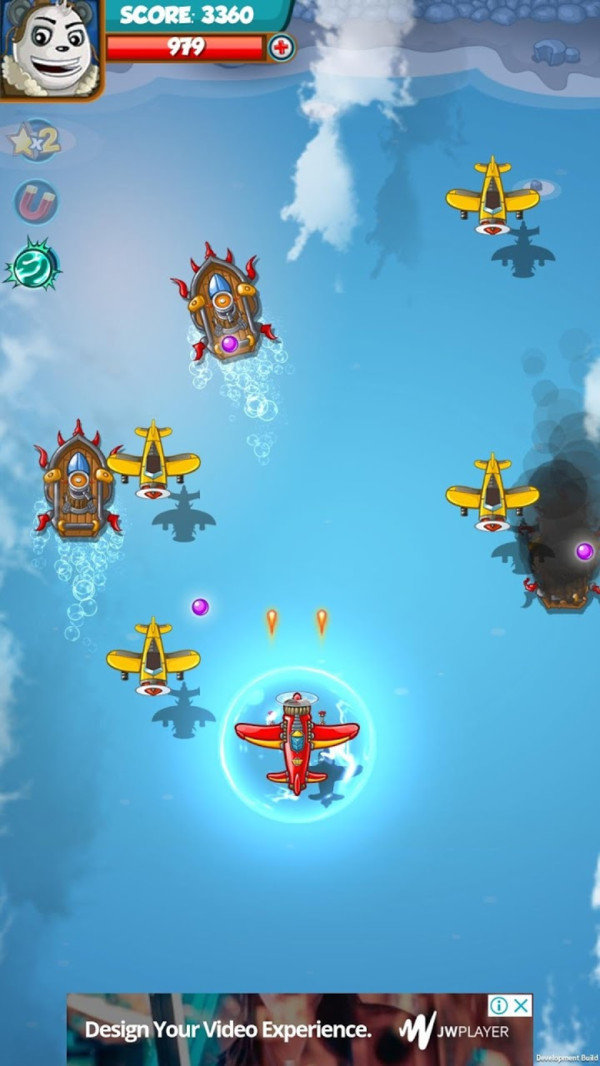Tap the red plus health button

coord(282,47)
